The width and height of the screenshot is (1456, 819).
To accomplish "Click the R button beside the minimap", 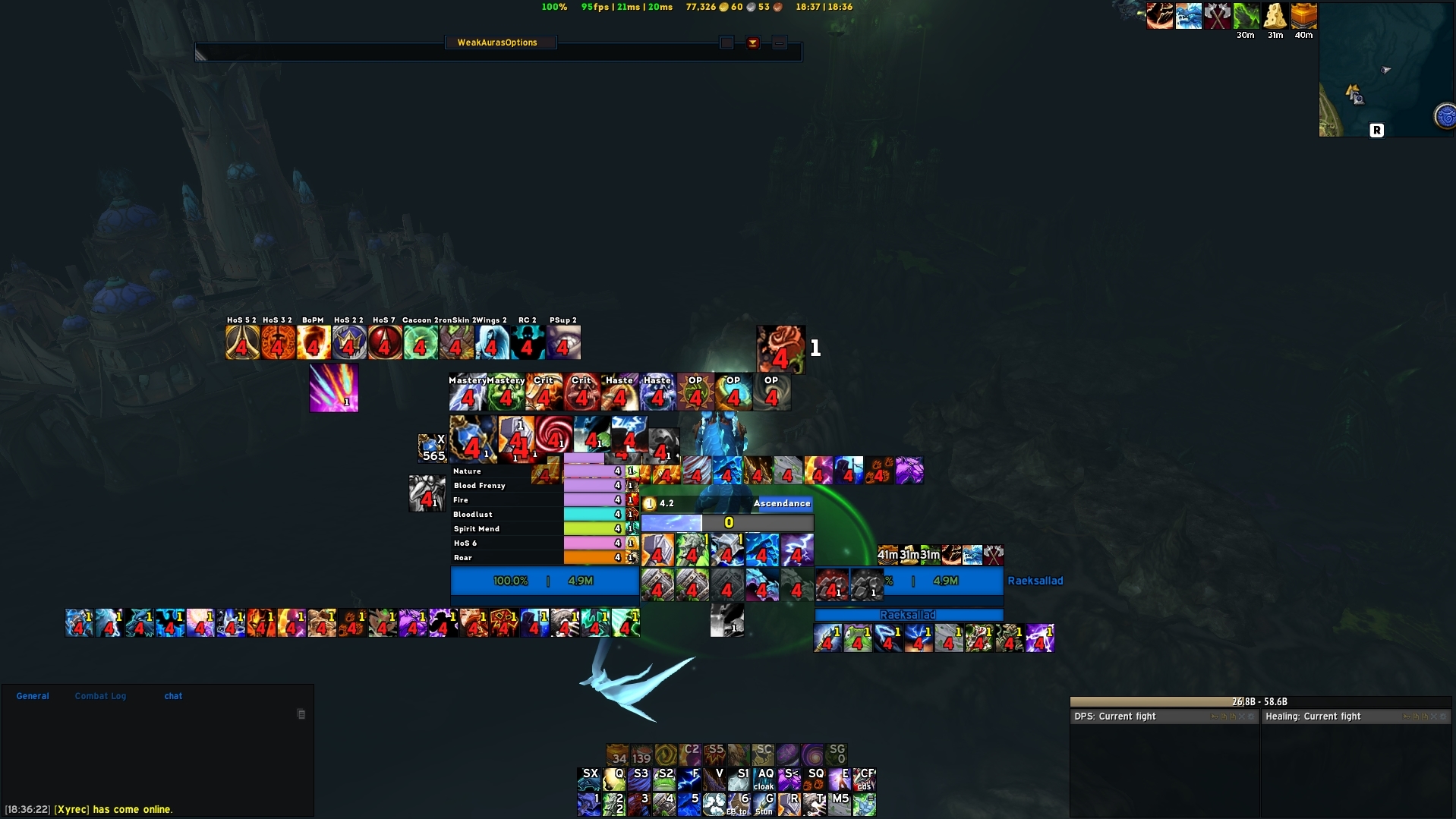I will click(1377, 129).
